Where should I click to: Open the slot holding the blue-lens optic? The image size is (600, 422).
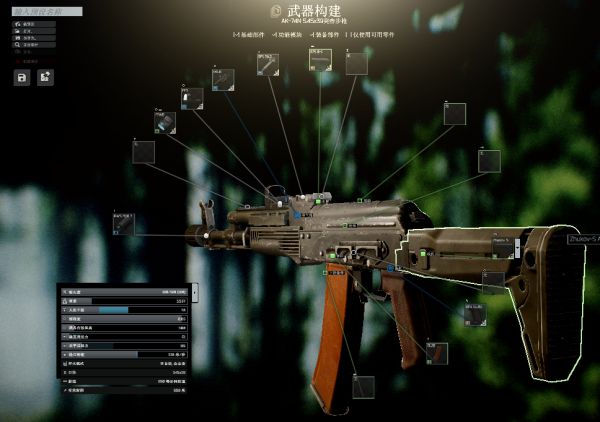coord(166,122)
